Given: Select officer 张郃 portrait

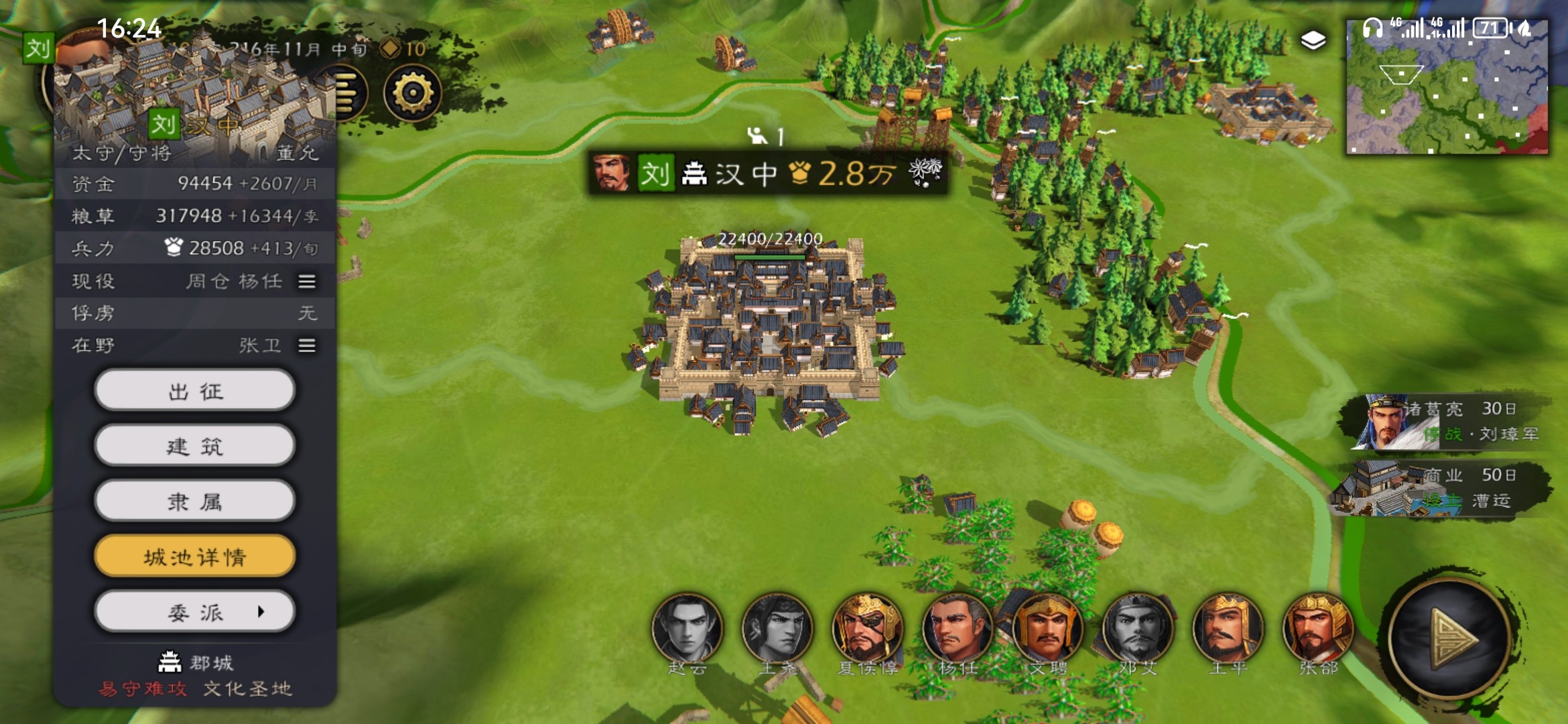Looking at the screenshot, I should click(x=1317, y=629).
